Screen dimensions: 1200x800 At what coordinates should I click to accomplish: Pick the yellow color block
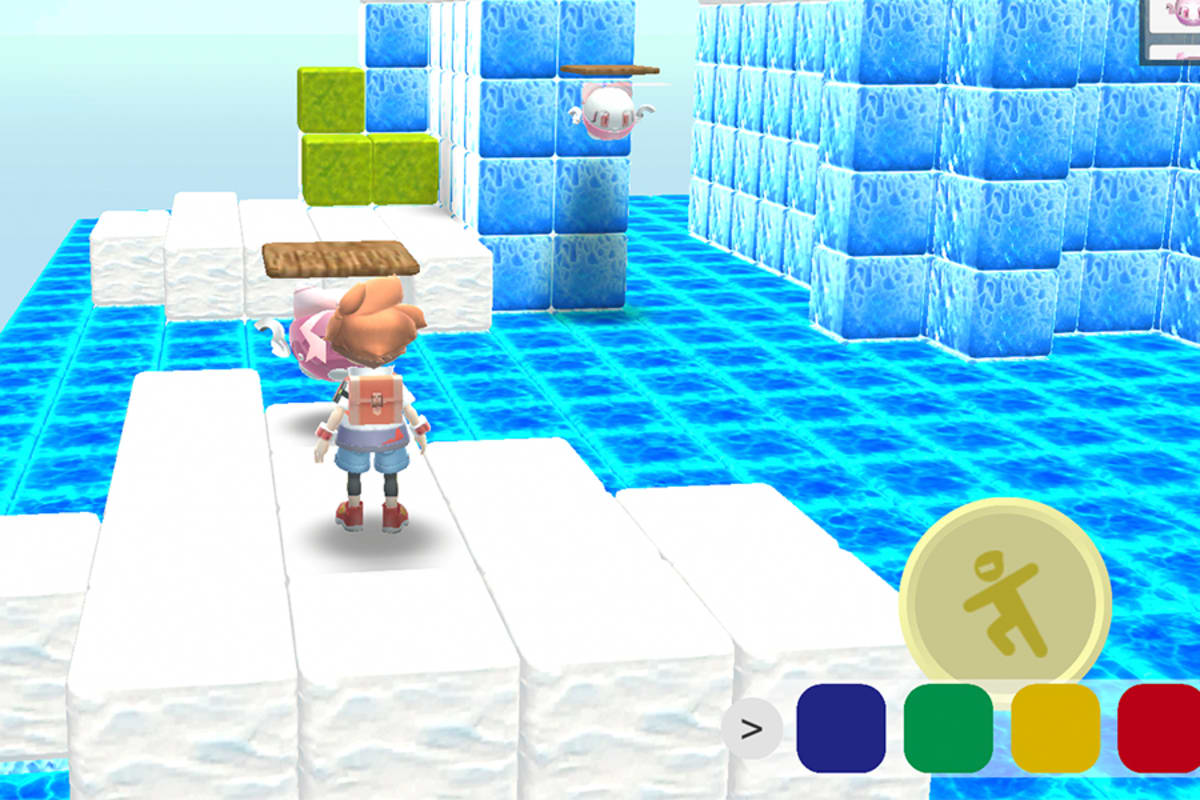point(1055,729)
